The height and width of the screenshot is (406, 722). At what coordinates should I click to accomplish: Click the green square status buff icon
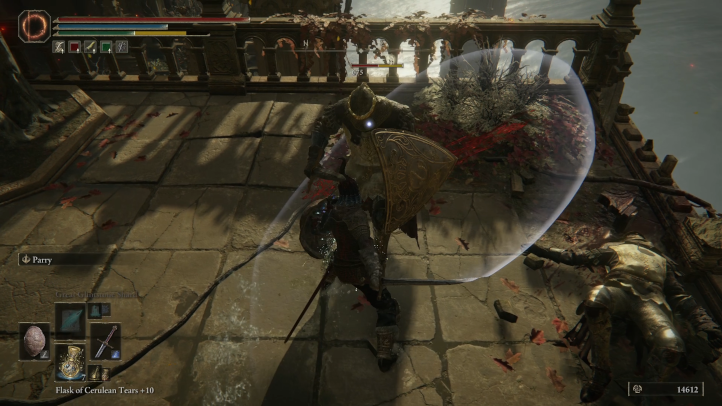(105, 47)
